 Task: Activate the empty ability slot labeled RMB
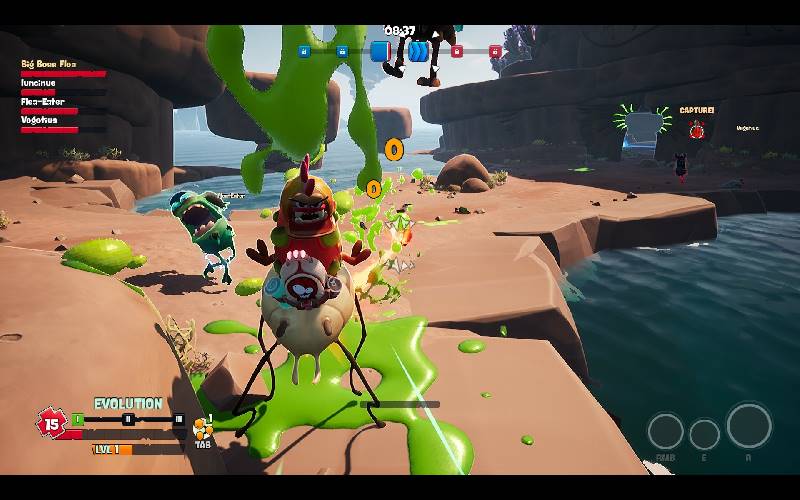(x=665, y=431)
